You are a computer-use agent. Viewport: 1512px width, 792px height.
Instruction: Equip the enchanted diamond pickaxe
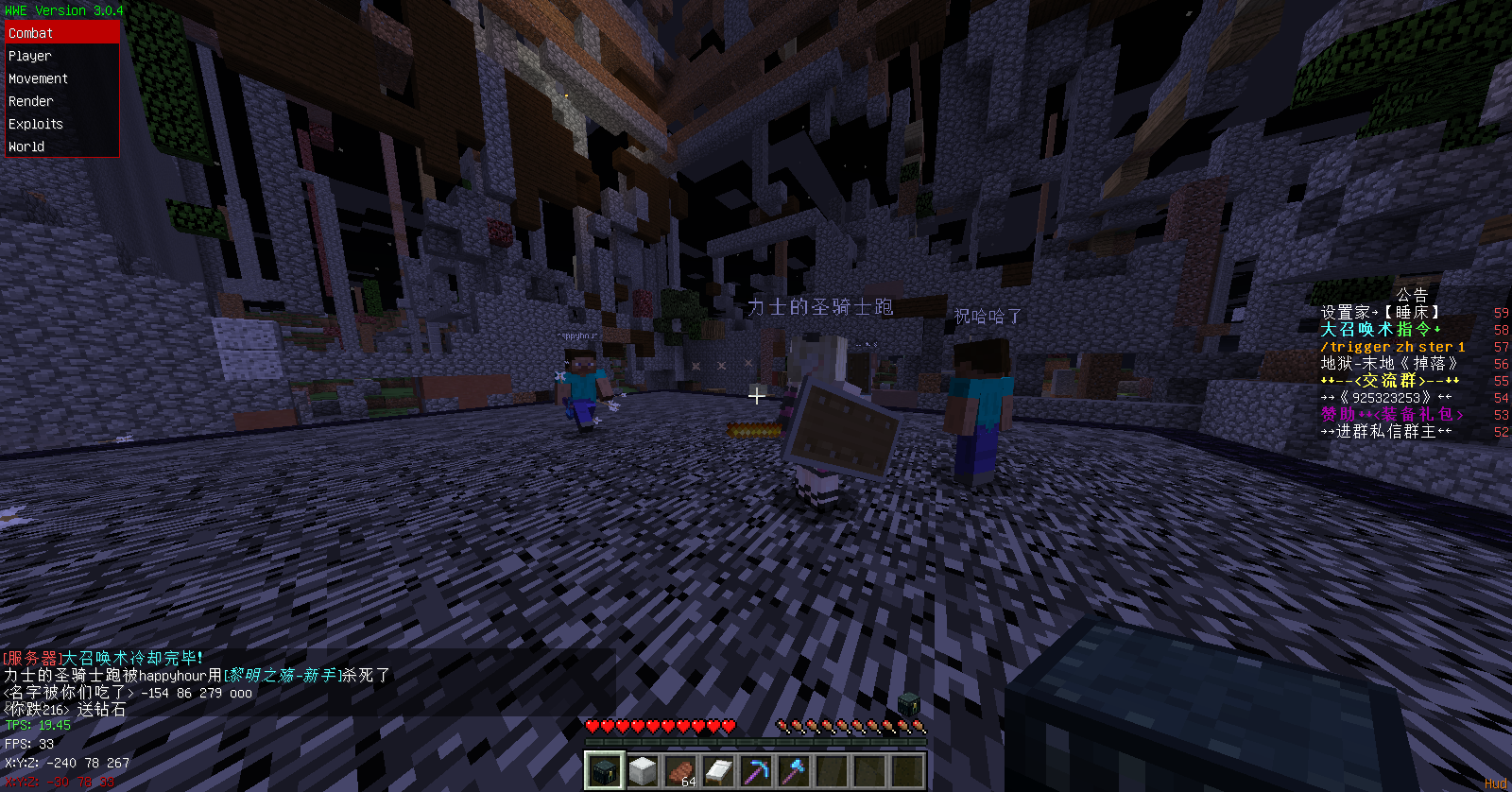click(756, 771)
